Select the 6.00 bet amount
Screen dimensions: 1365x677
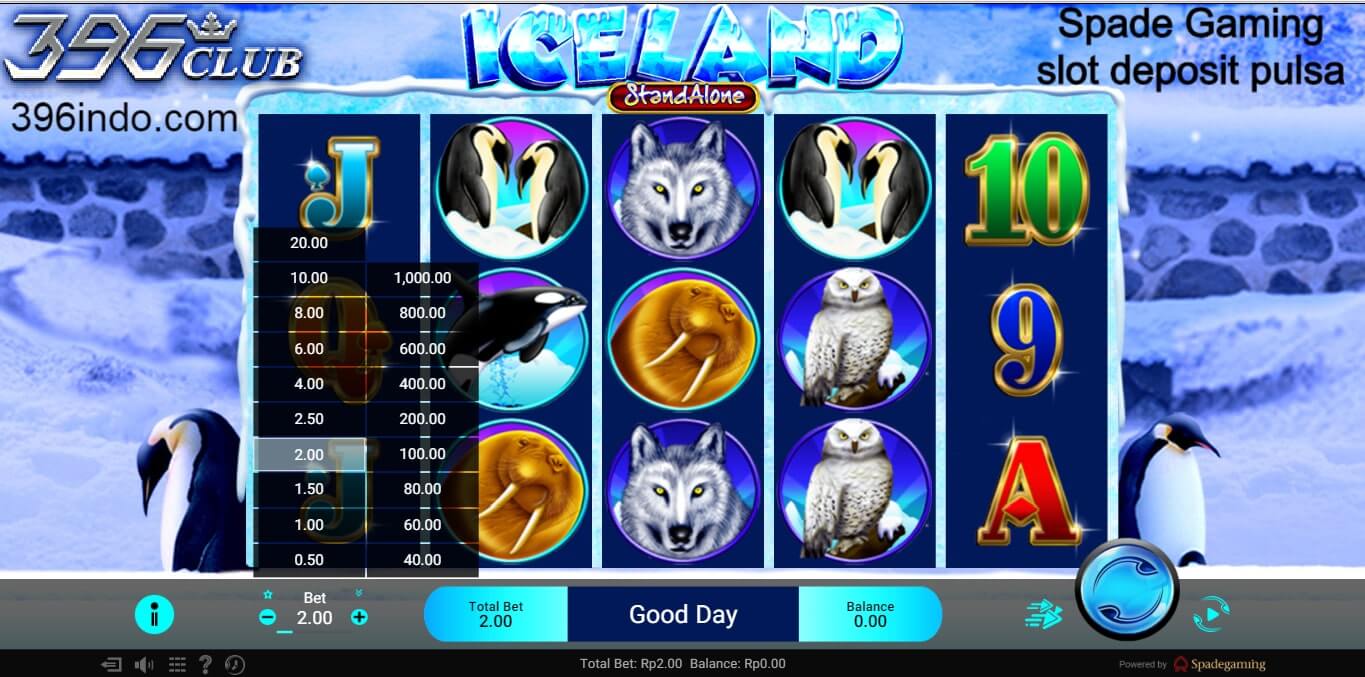tap(309, 348)
